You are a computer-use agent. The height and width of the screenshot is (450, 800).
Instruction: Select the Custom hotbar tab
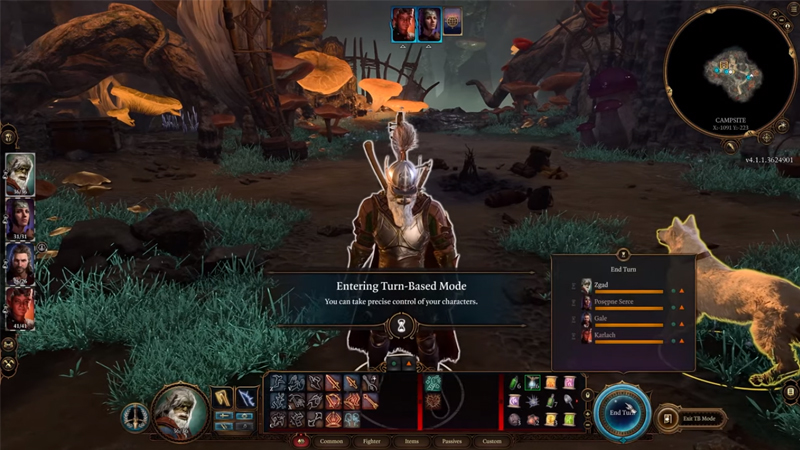point(491,440)
